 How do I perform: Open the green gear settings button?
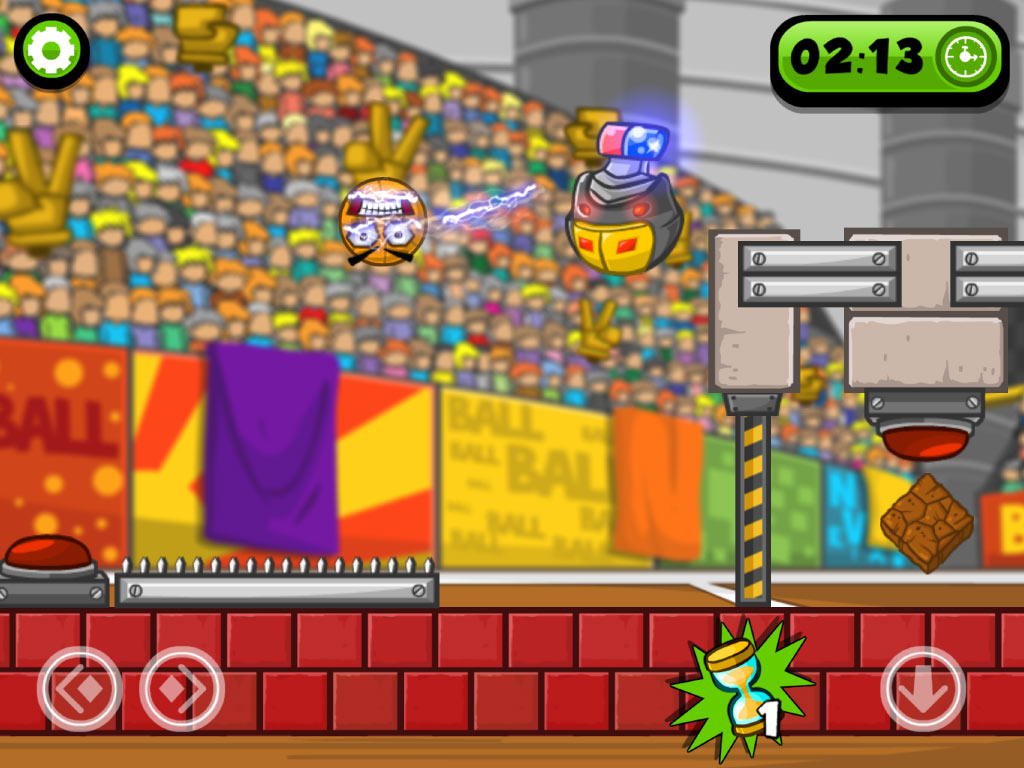(x=52, y=51)
